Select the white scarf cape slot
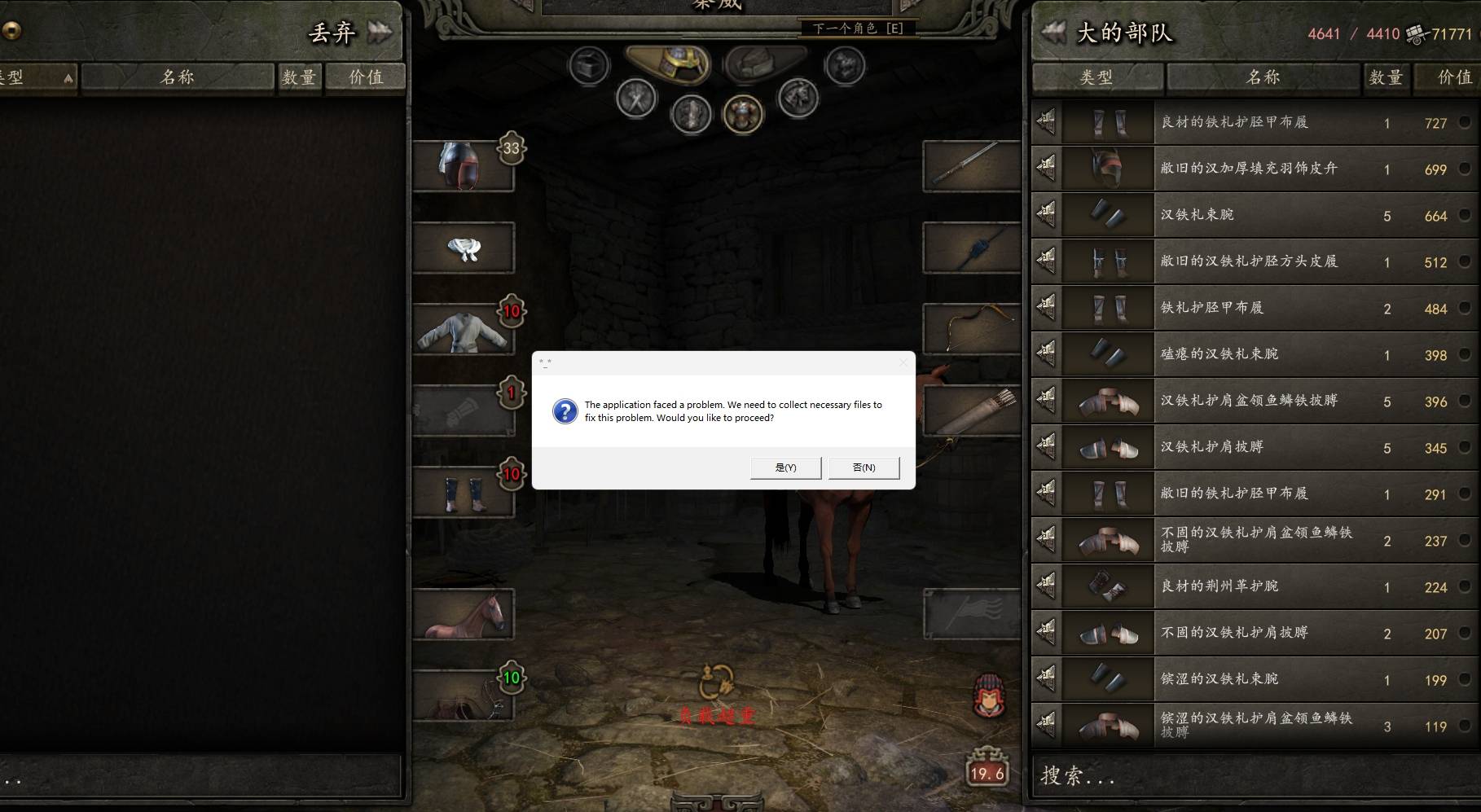 click(x=463, y=248)
